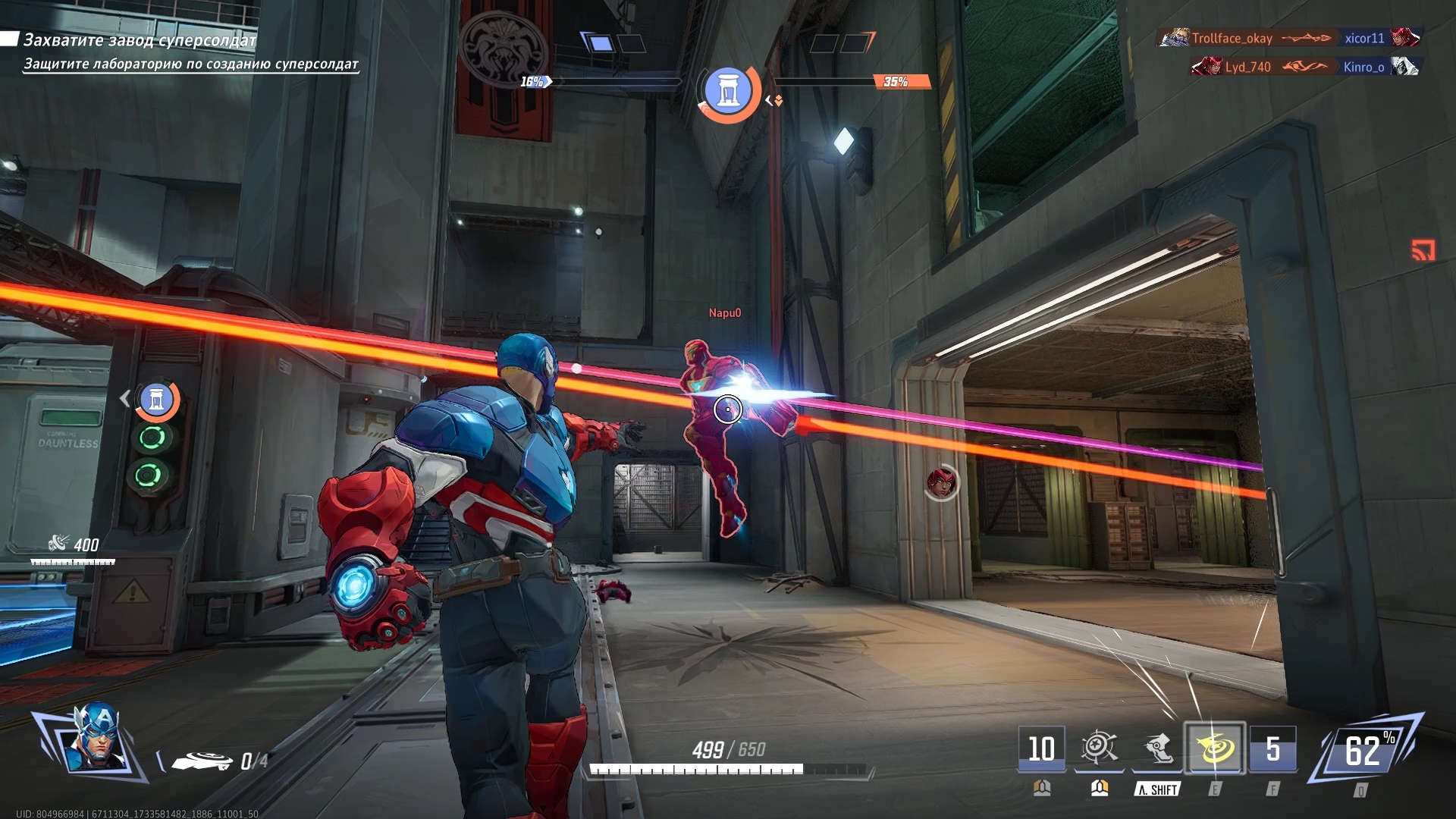Click the orange cast icon
Image resolution: width=1456 pixels, height=819 pixels.
click(1423, 249)
